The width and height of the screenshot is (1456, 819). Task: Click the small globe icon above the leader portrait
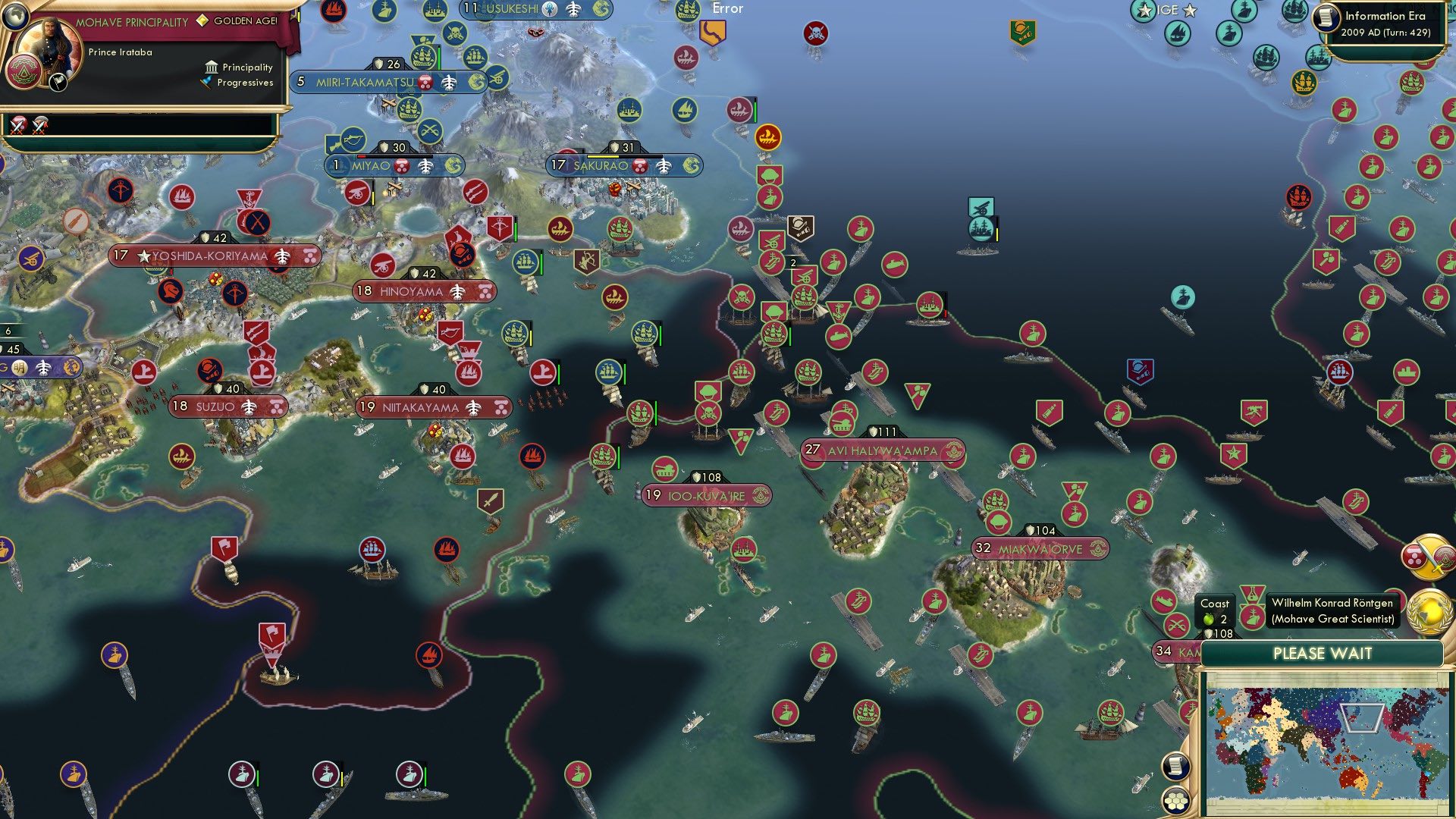click(x=15, y=17)
